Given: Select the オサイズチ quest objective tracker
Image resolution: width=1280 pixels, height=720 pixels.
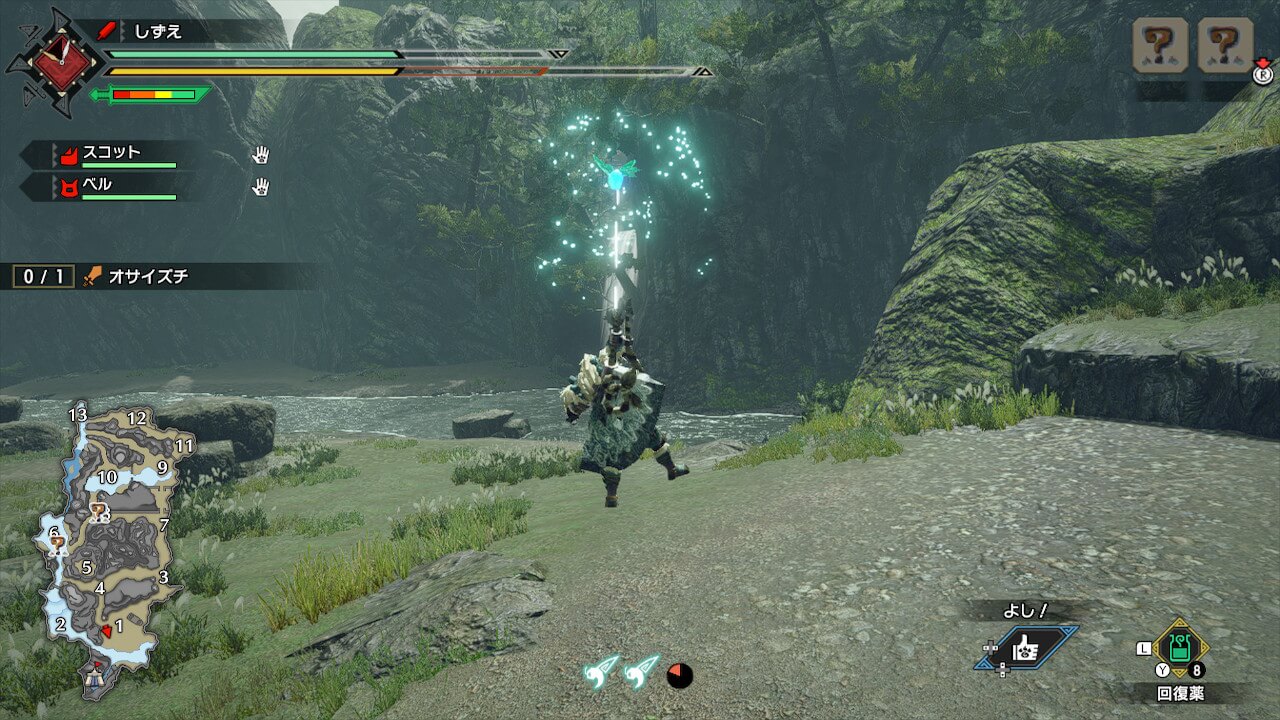Looking at the screenshot, I should click(150, 276).
